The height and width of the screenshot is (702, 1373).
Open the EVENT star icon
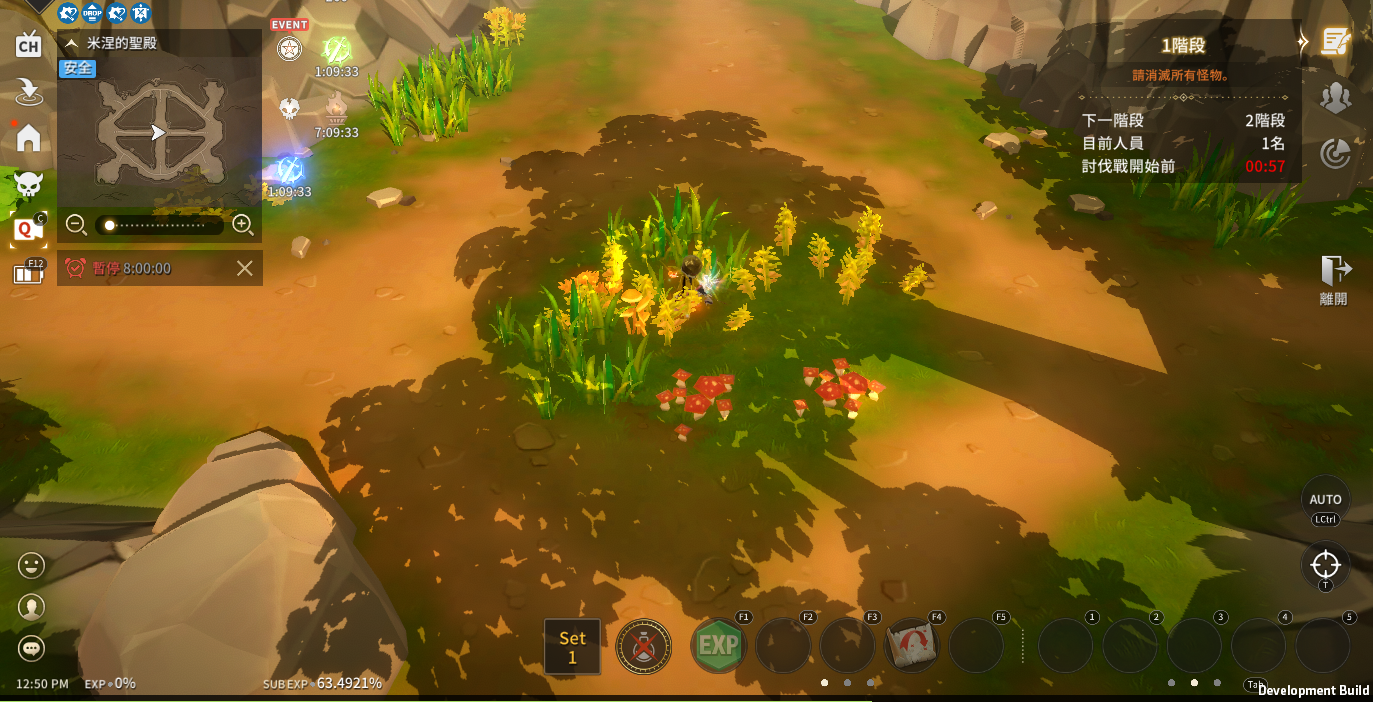tap(289, 46)
